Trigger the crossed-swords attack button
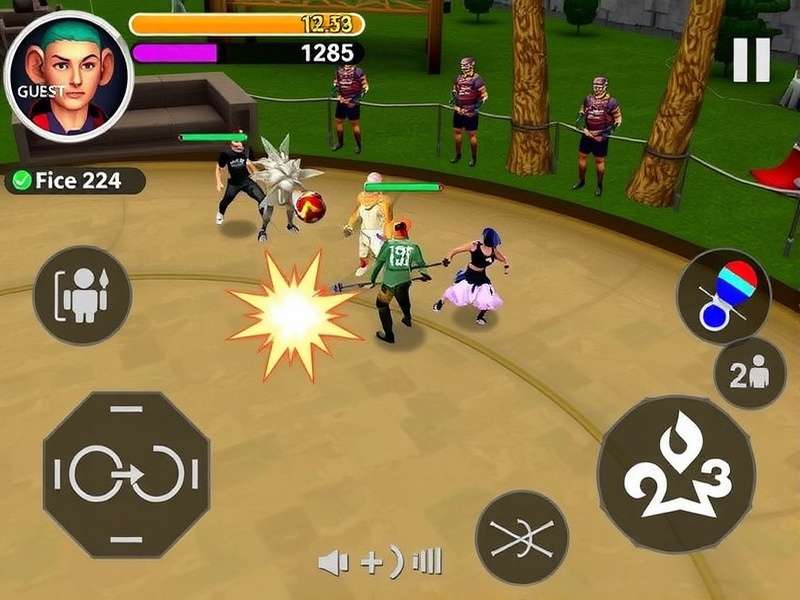The width and height of the screenshot is (800, 600). point(521,537)
